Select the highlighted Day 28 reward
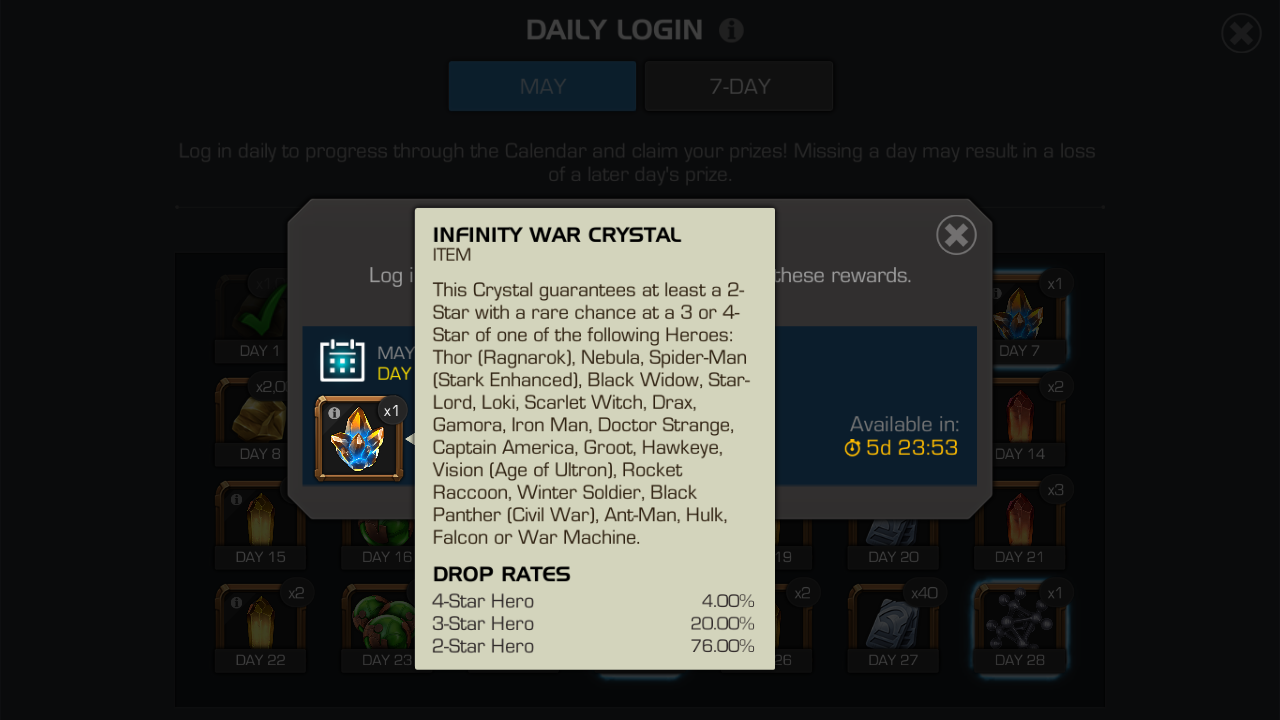1280x720 pixels. point(1019,624)
